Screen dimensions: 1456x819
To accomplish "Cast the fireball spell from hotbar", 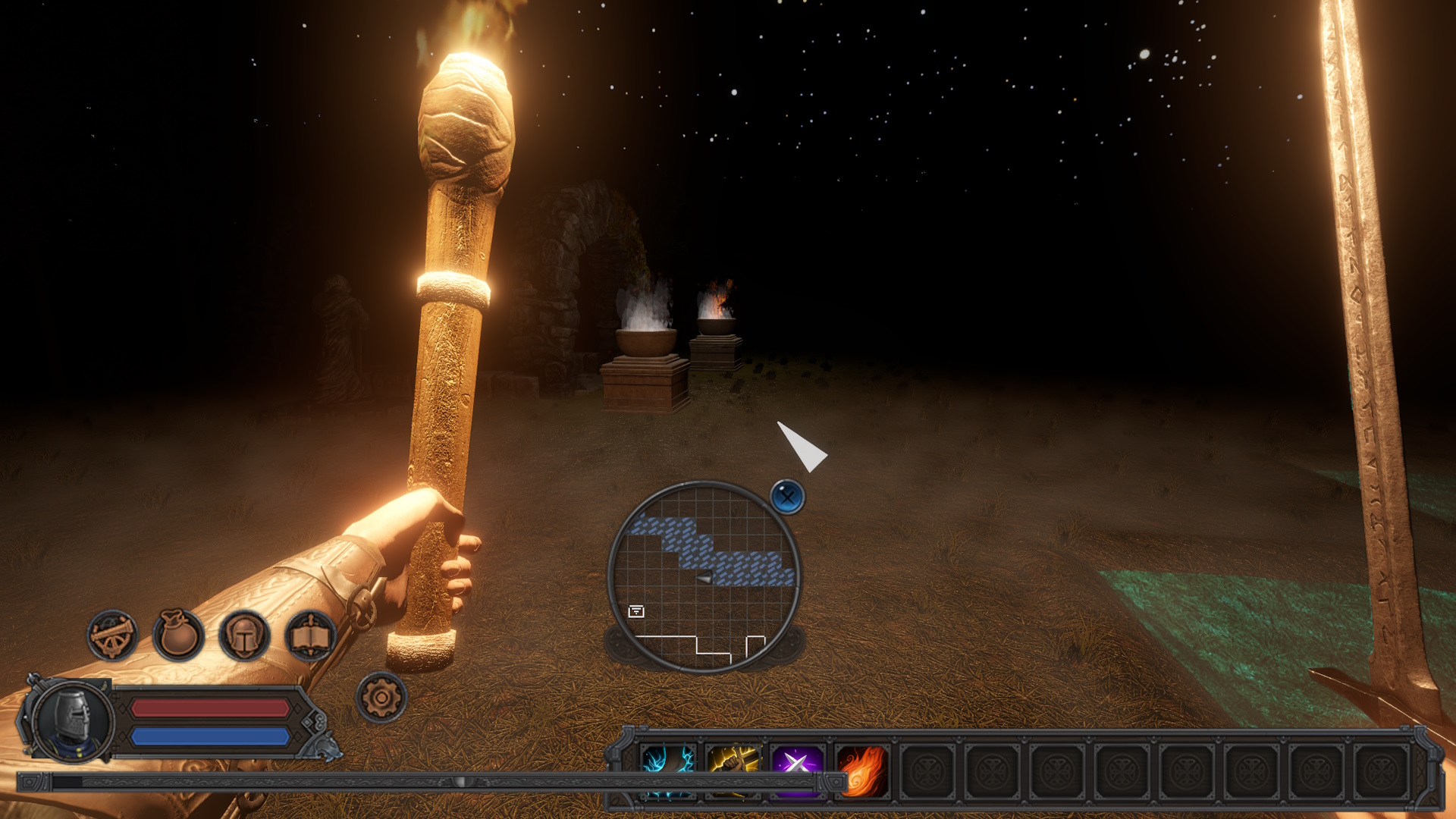I will click(x=862, y=769).
